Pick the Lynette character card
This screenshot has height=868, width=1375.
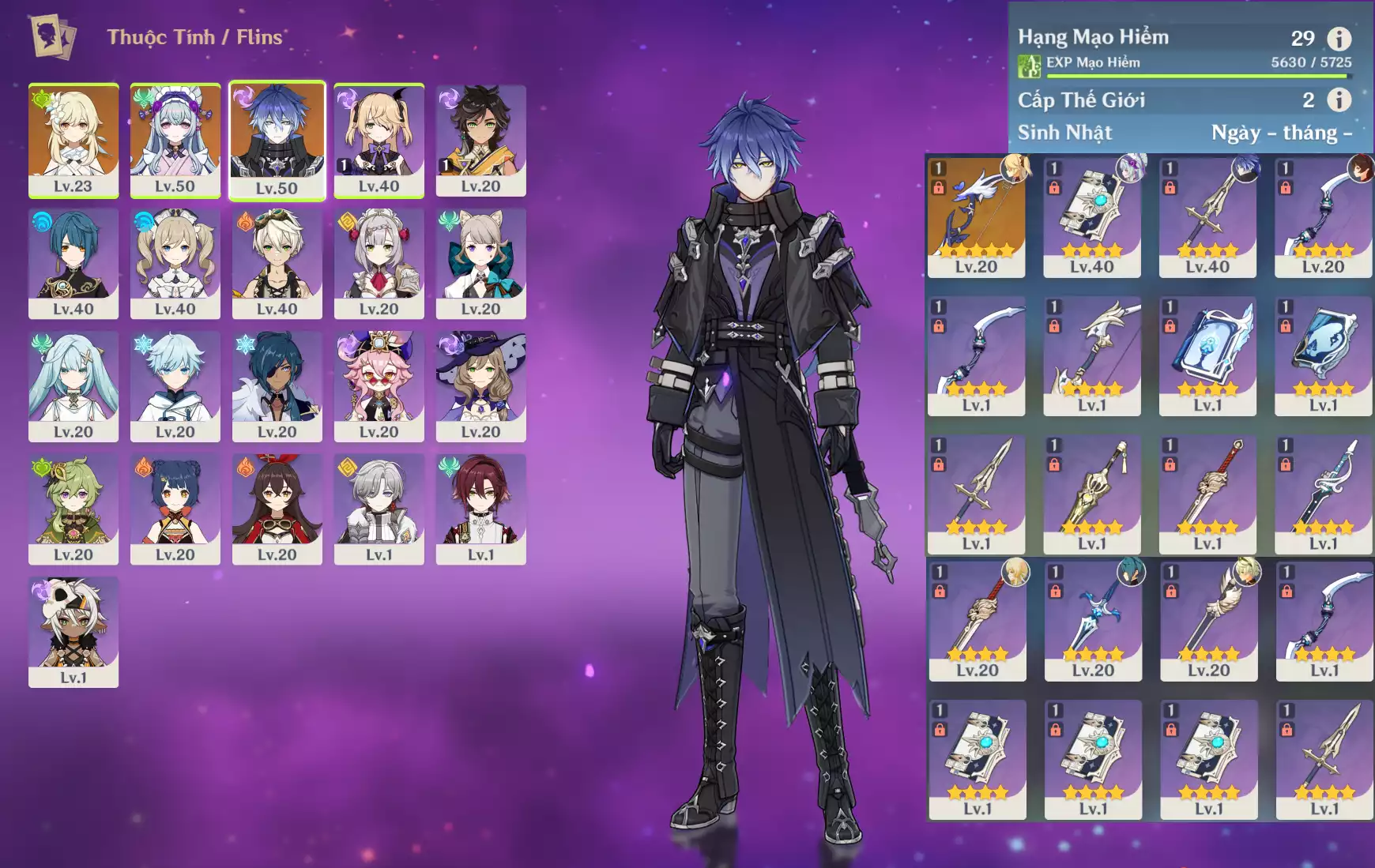[x=480, y=263]
